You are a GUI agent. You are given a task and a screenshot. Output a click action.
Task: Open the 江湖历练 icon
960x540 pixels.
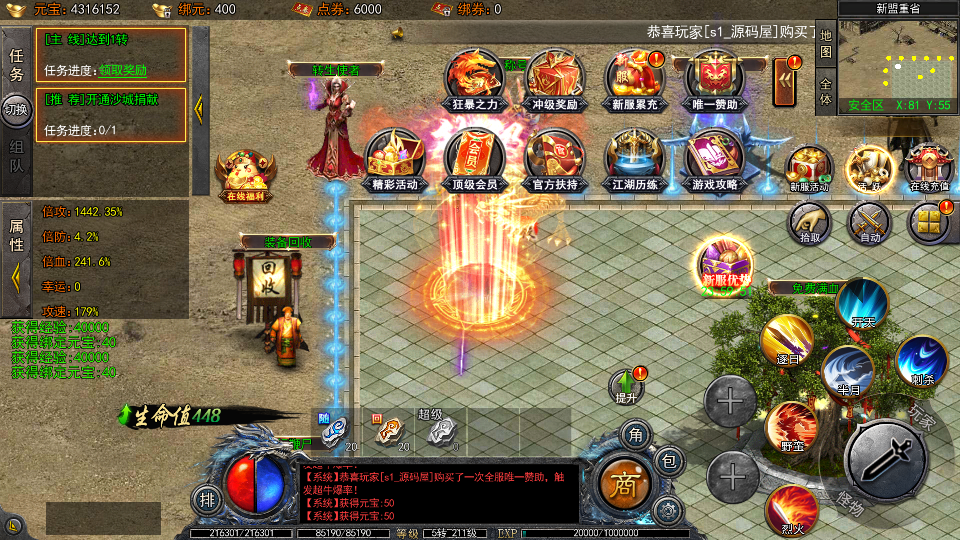click(x=635, y=158)
